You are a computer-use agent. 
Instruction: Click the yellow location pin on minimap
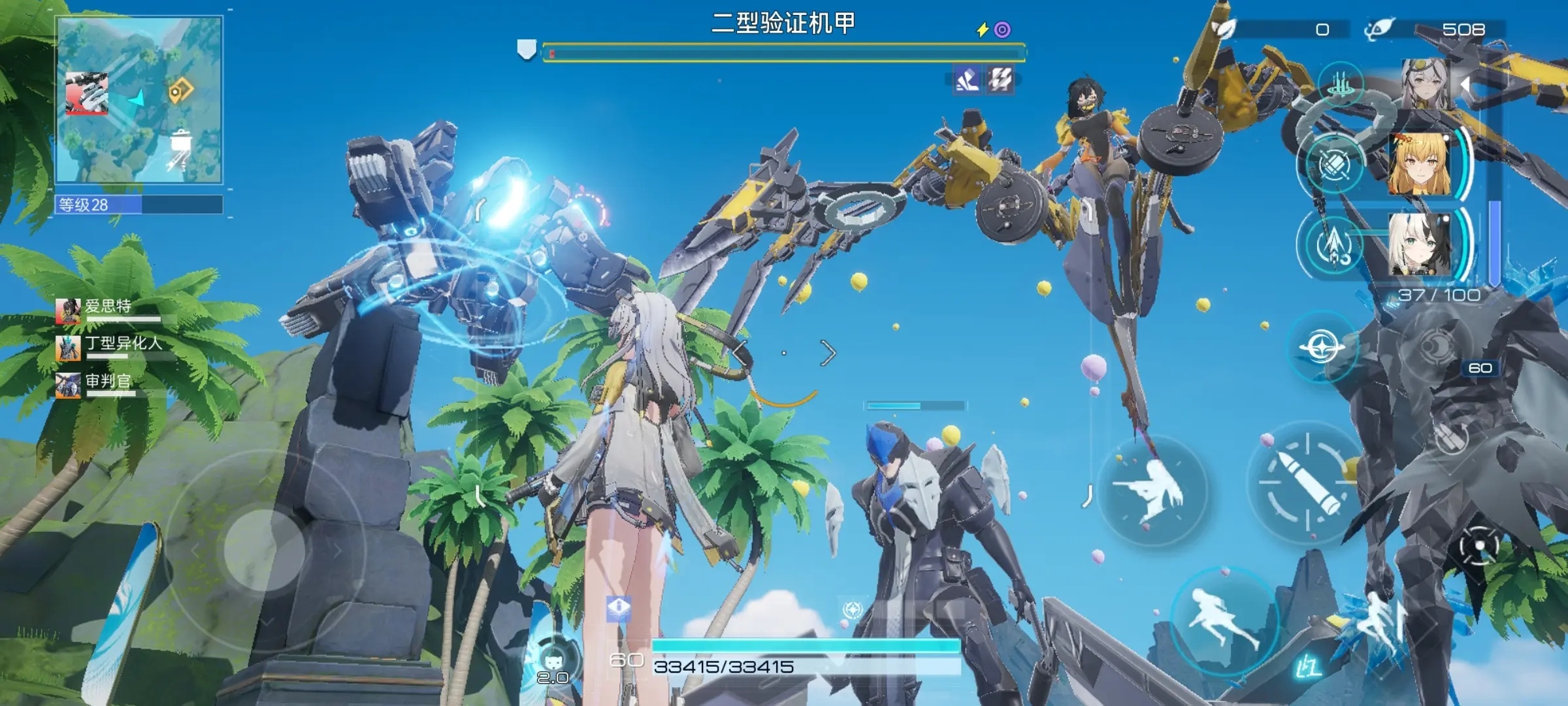pos(180,91)
